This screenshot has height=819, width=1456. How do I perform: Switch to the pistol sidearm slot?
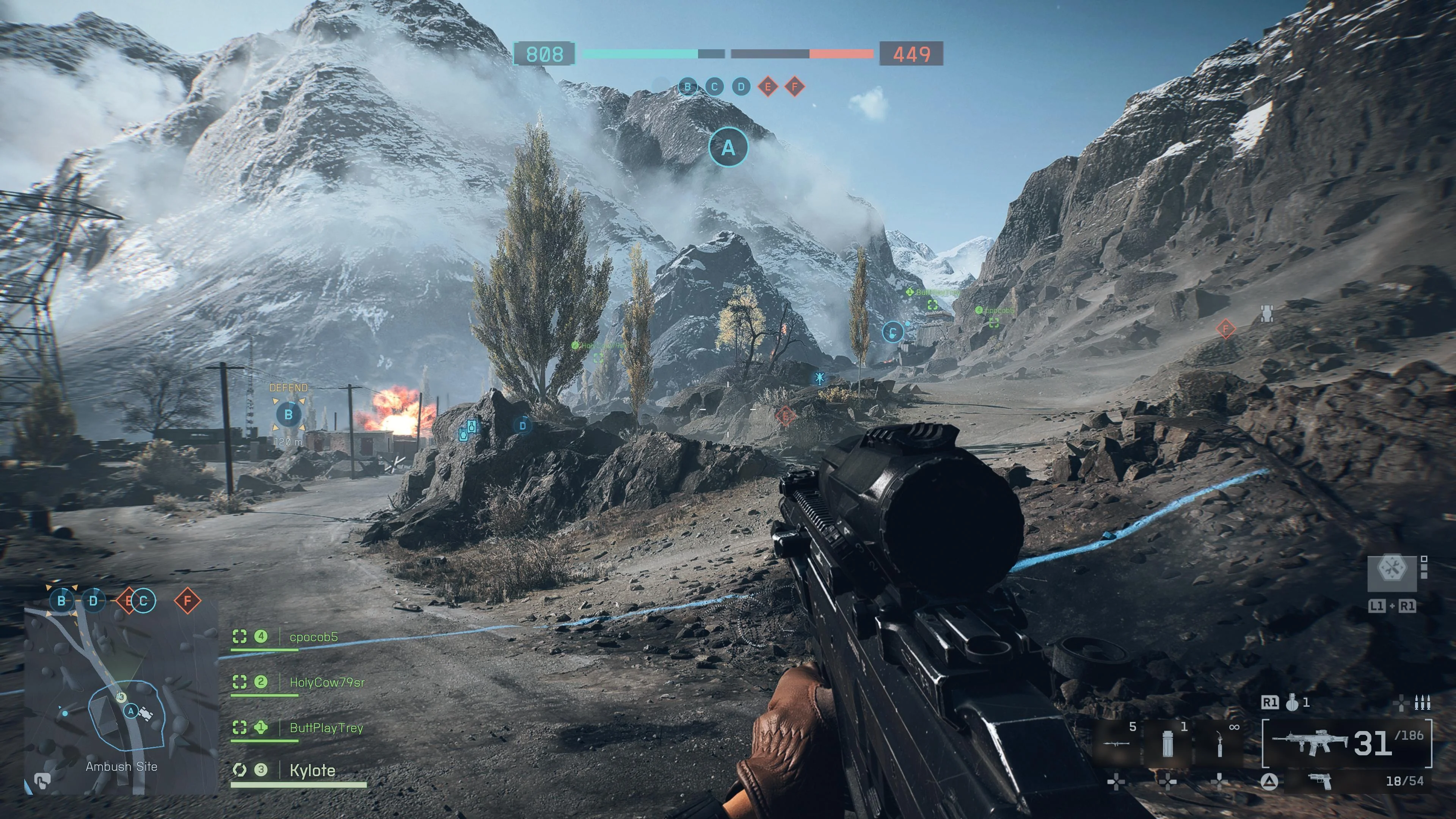pos(1320,781)
